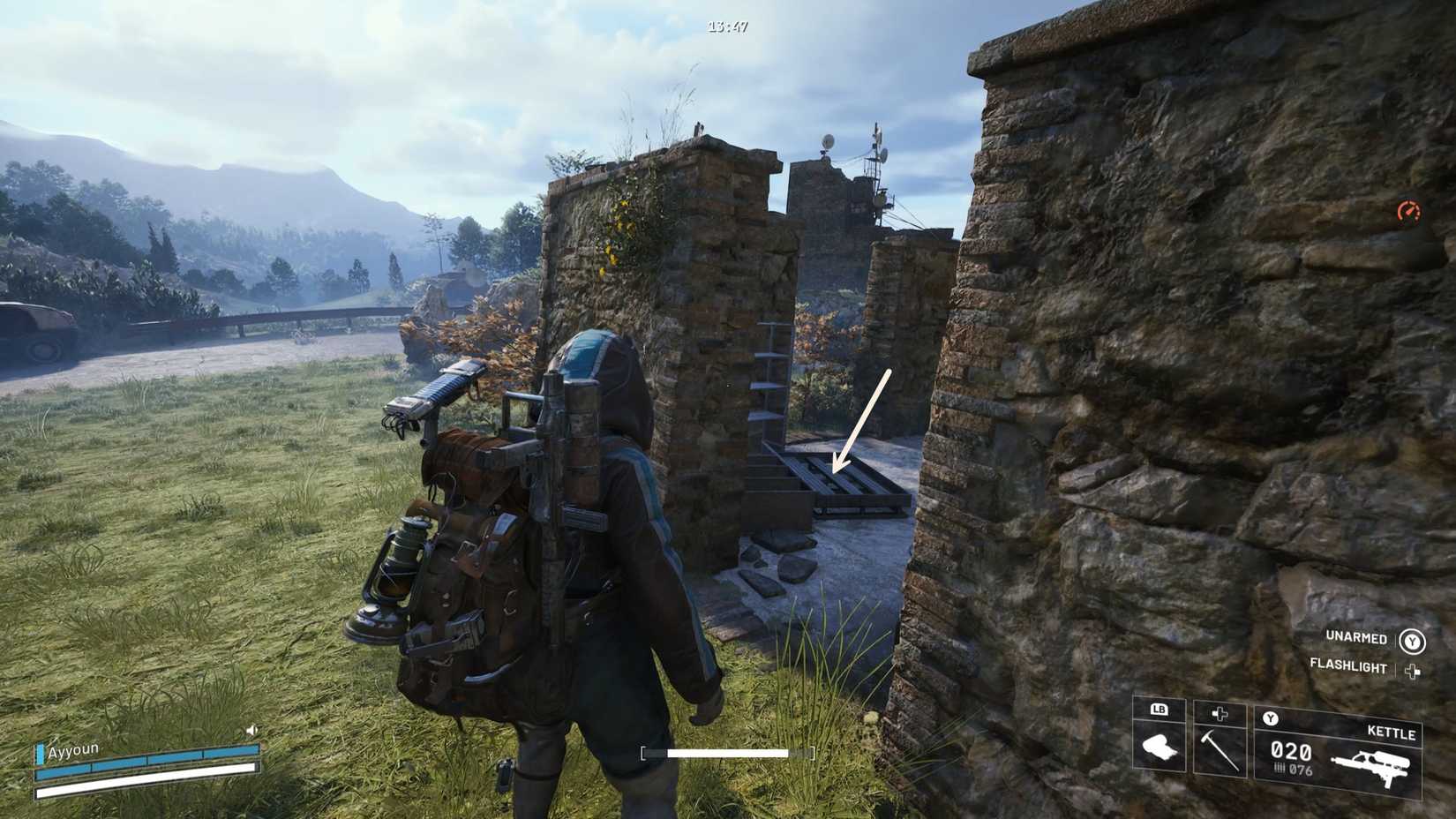Toggle unarmed stance via the UNARMED label
Screen dimensions: 1456x819
click(1357, 639)
